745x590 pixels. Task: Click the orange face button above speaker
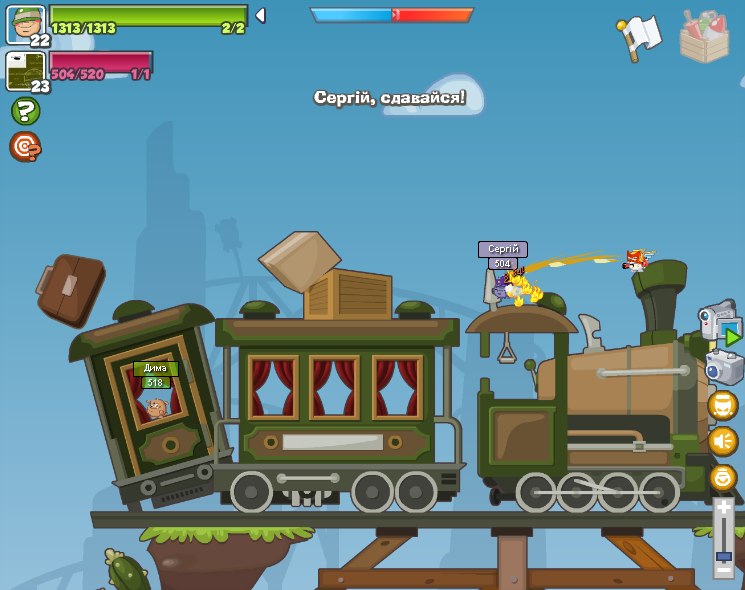tap(723, 405)
